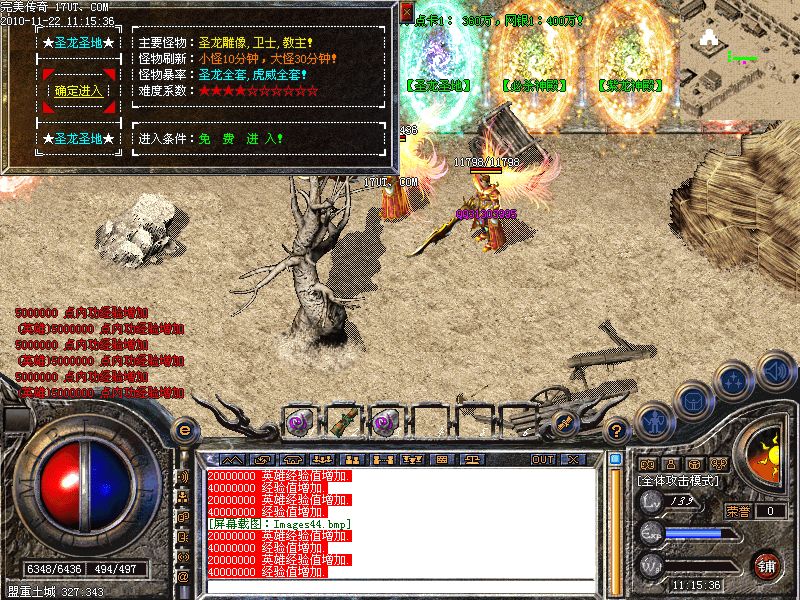
Task: Click into the chat text input line
Action: pyautogui.click(x=400, y=588)
